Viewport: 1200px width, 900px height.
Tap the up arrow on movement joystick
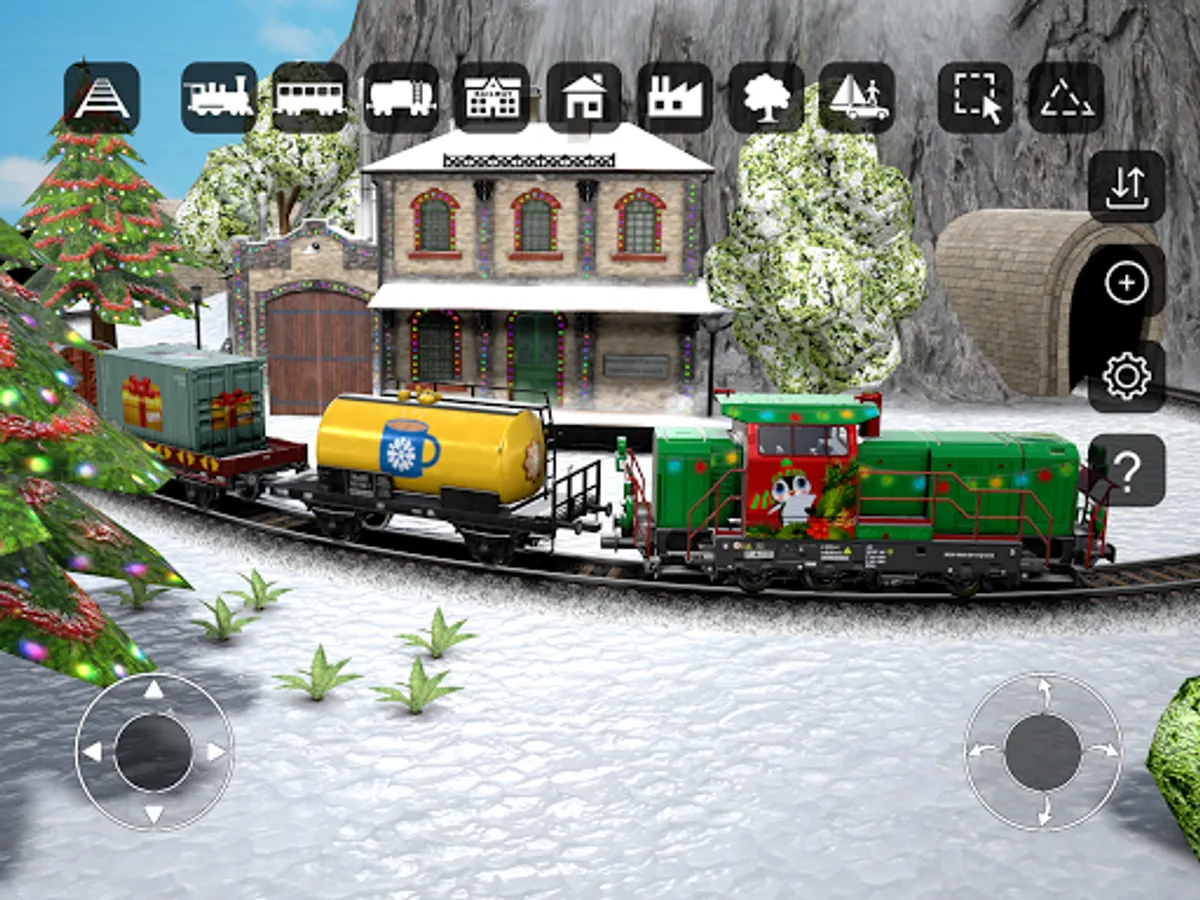[x=153, y=689]
